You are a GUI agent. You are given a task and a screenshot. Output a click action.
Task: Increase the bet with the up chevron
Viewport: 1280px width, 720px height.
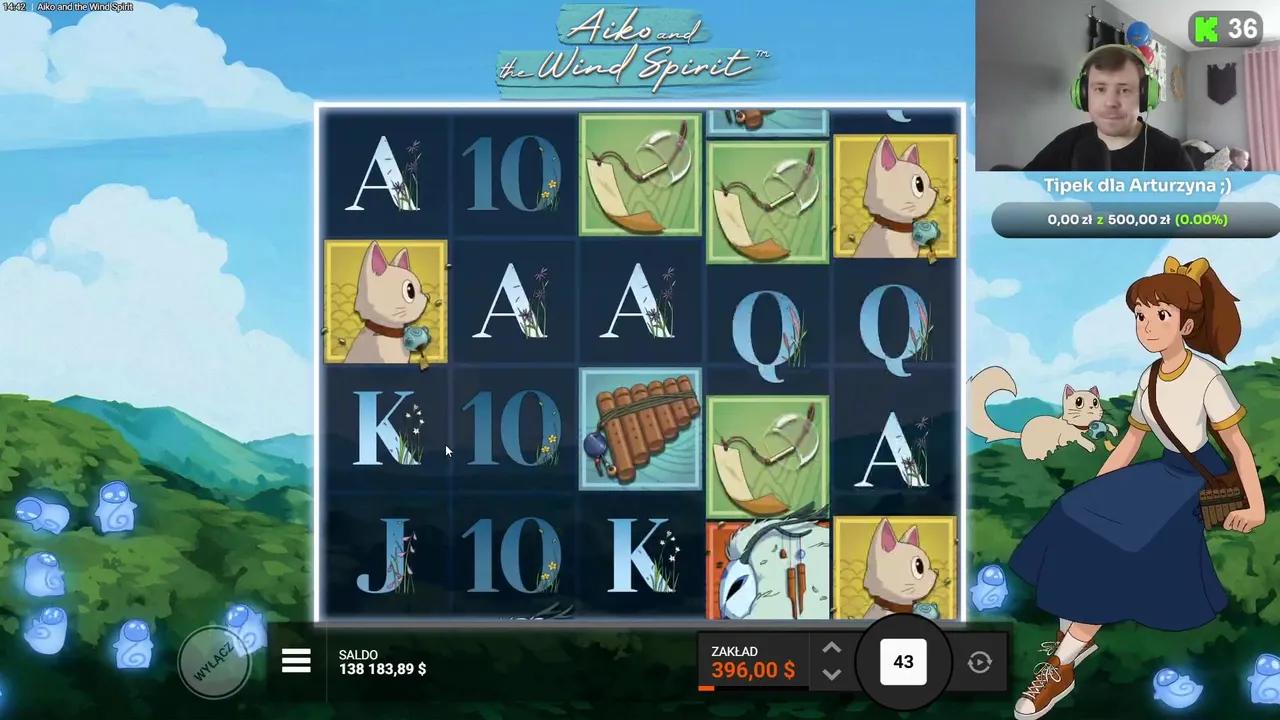831,648
